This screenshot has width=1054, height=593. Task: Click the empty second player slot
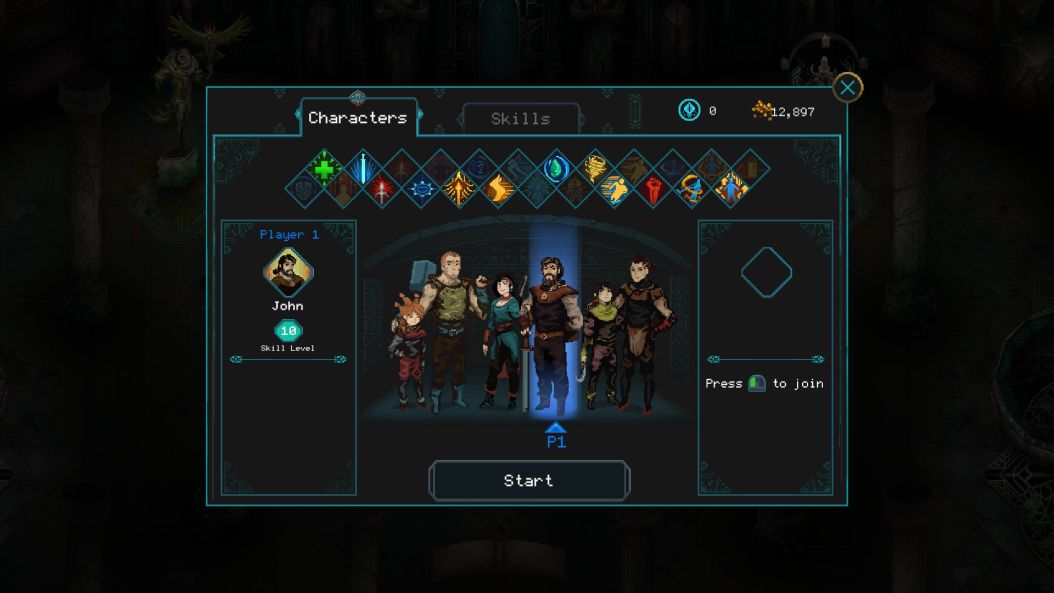(x=766, y=273)
